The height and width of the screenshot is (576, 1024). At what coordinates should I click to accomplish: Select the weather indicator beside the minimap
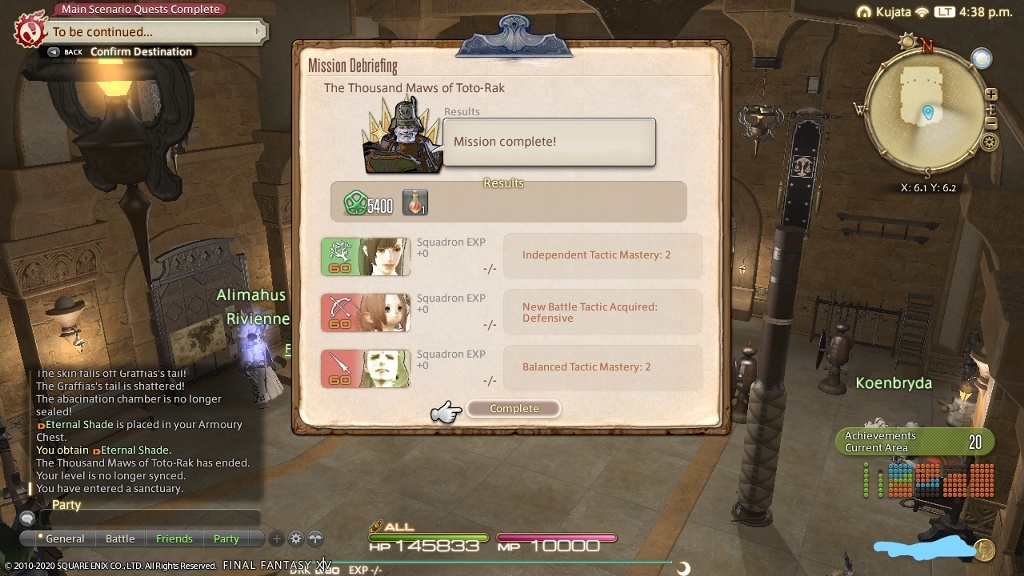point(981,59)
